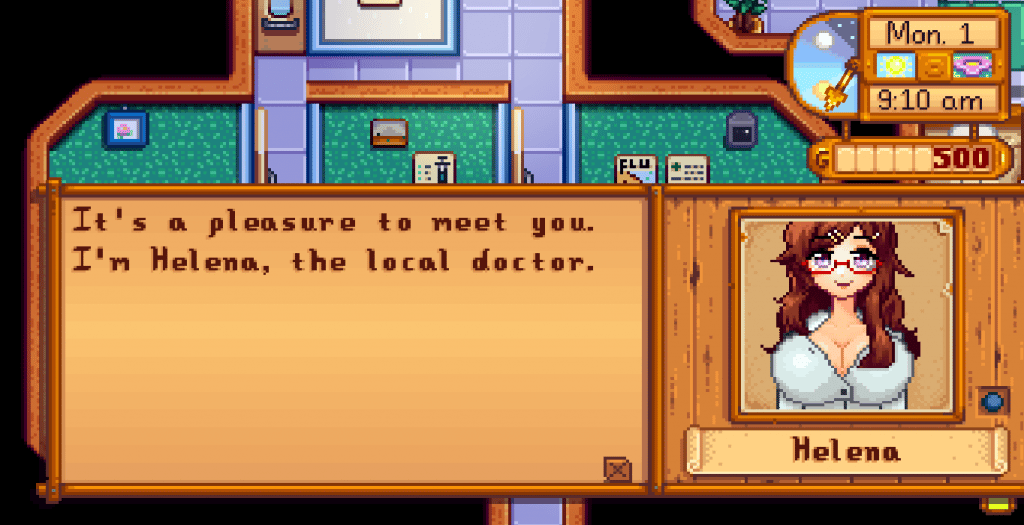Click the day-night clock dial
This screenshot has width=1024, height=525.
(825, 63)
